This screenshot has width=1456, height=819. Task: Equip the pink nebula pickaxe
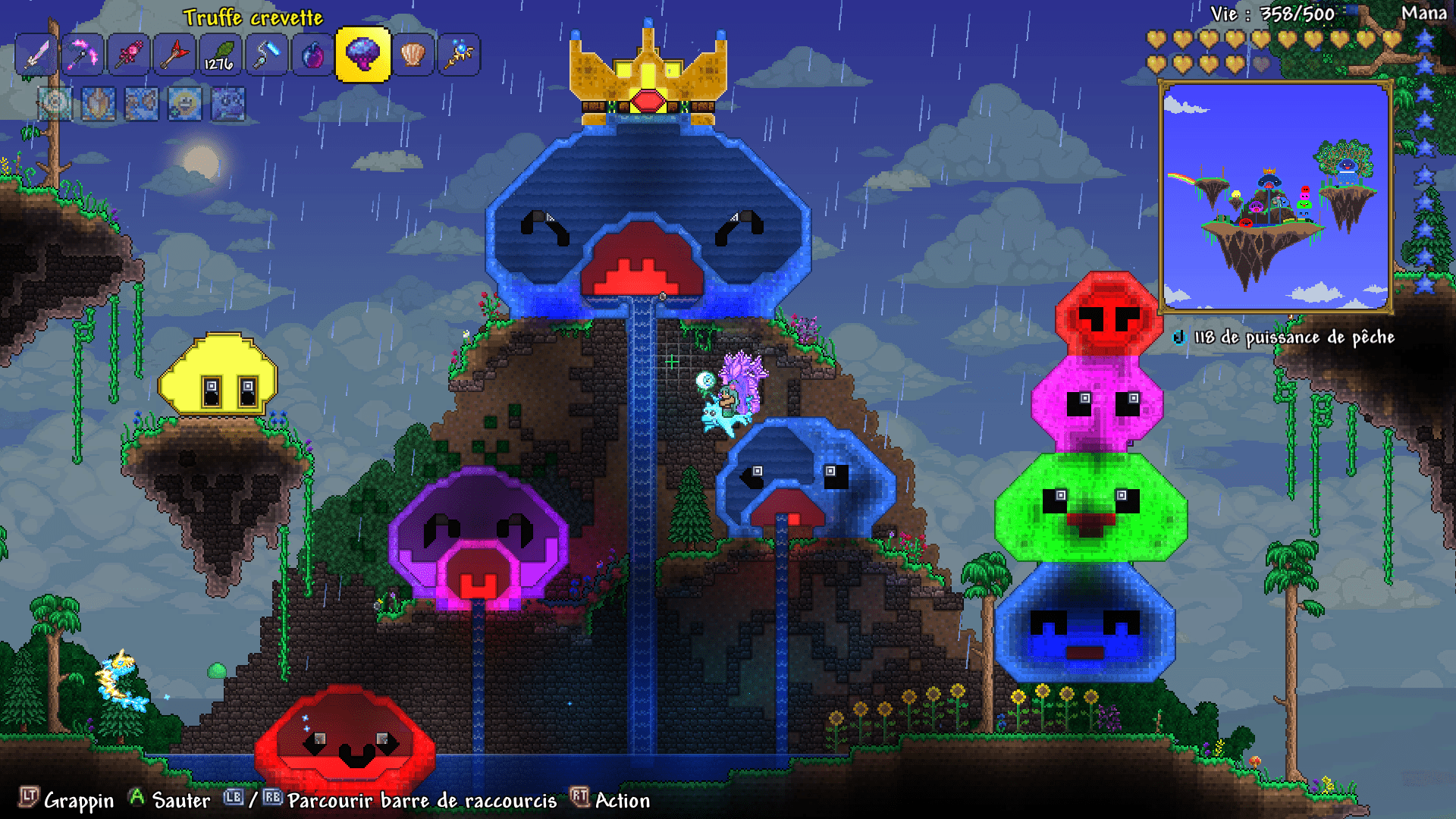82,54
